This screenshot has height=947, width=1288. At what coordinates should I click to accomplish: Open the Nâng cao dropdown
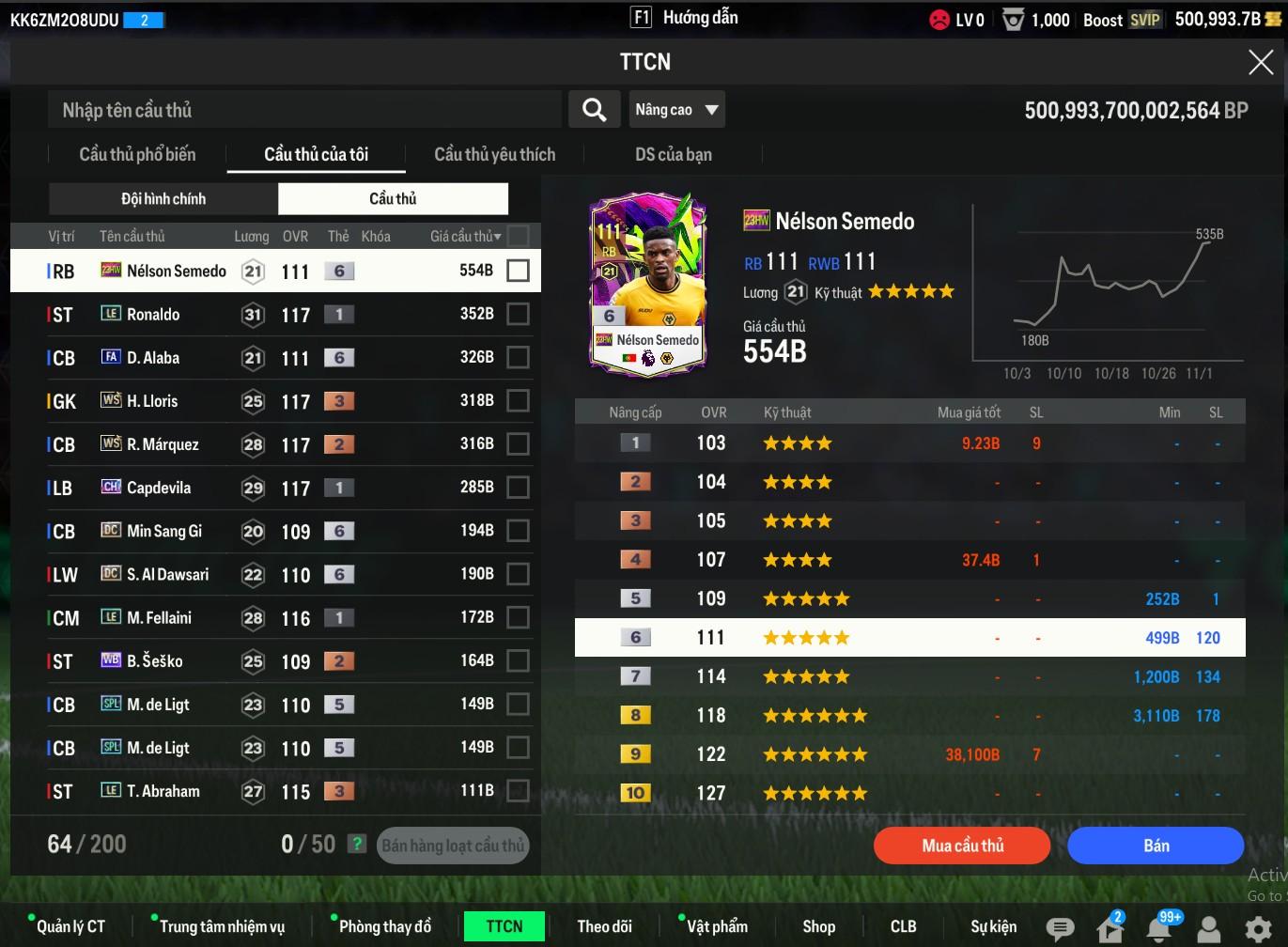[676, 110]
